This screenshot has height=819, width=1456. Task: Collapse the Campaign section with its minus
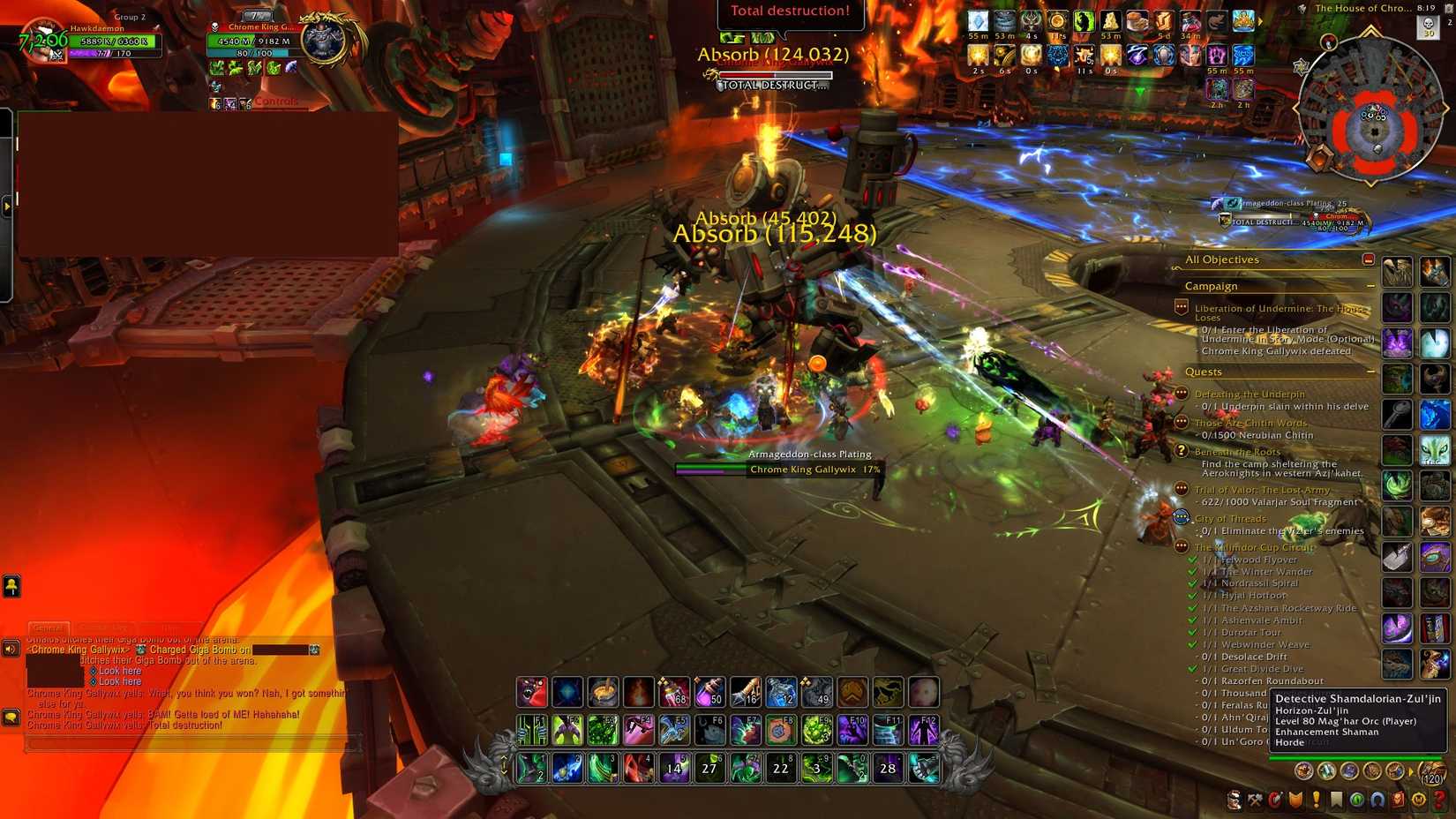coord(1371,286)
